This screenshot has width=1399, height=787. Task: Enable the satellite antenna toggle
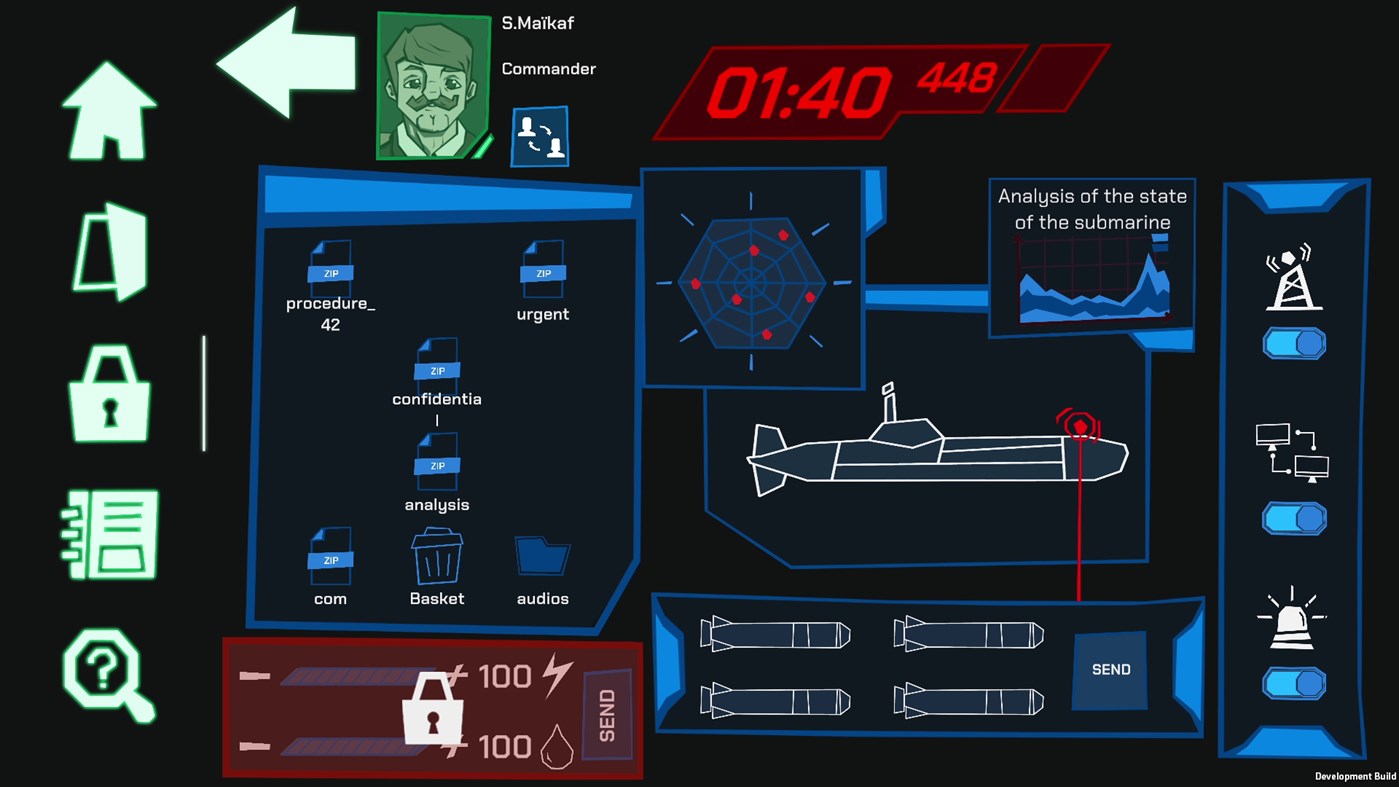(1294, 342)
